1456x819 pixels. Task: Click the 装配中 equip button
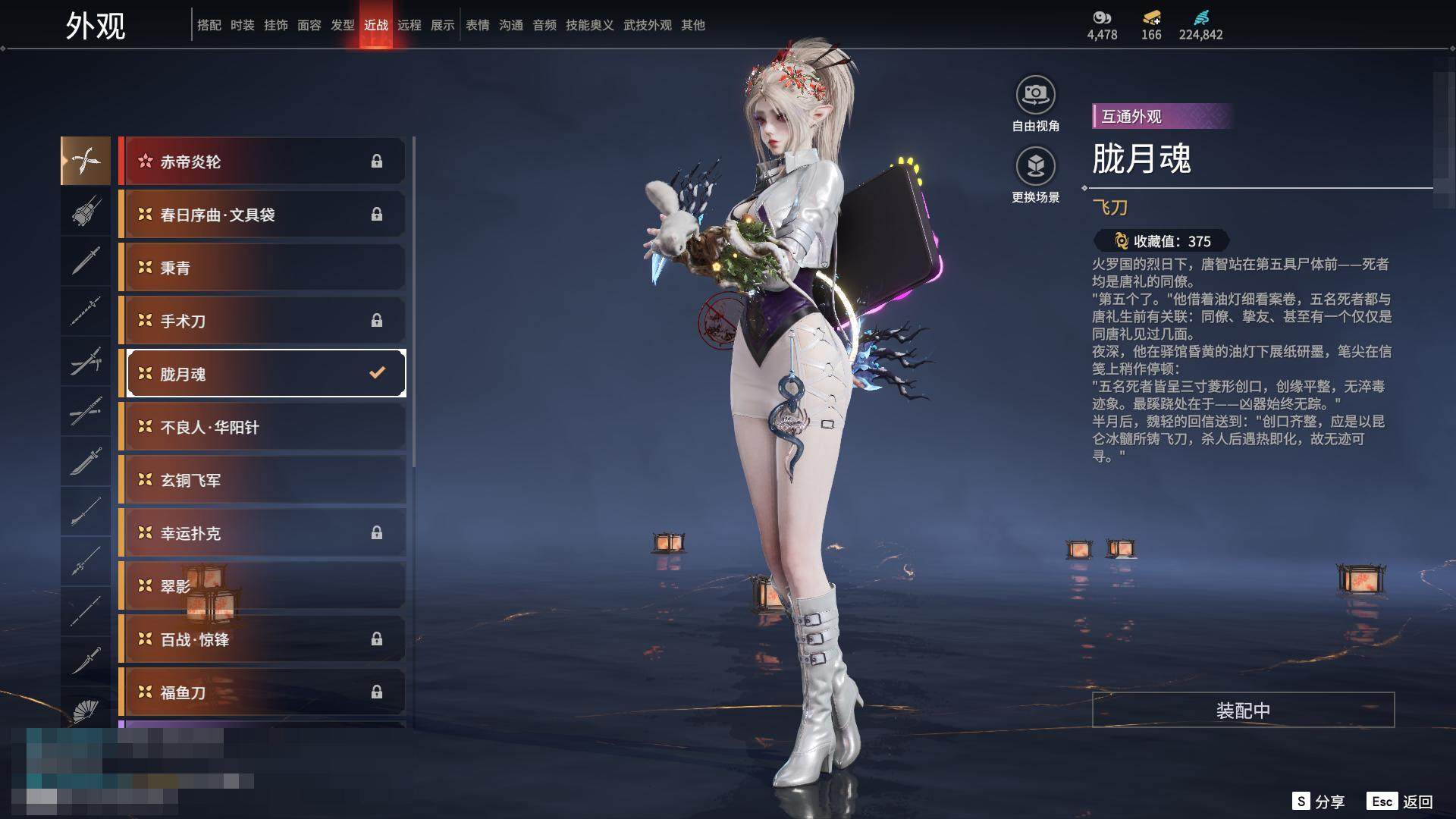1243,710
